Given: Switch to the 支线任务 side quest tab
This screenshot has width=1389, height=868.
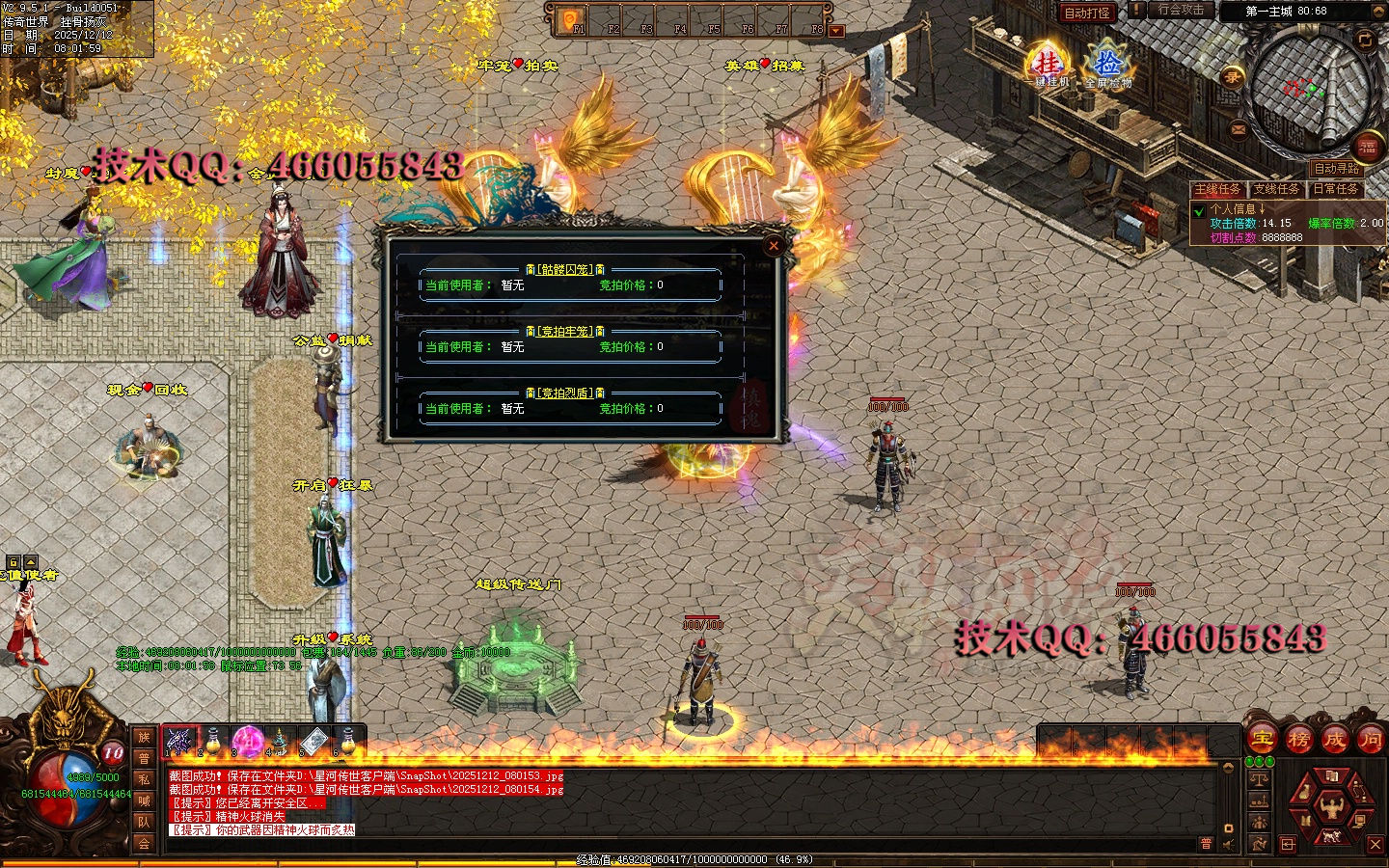Looking at the screenshot, I should (x=1276, y=189).
